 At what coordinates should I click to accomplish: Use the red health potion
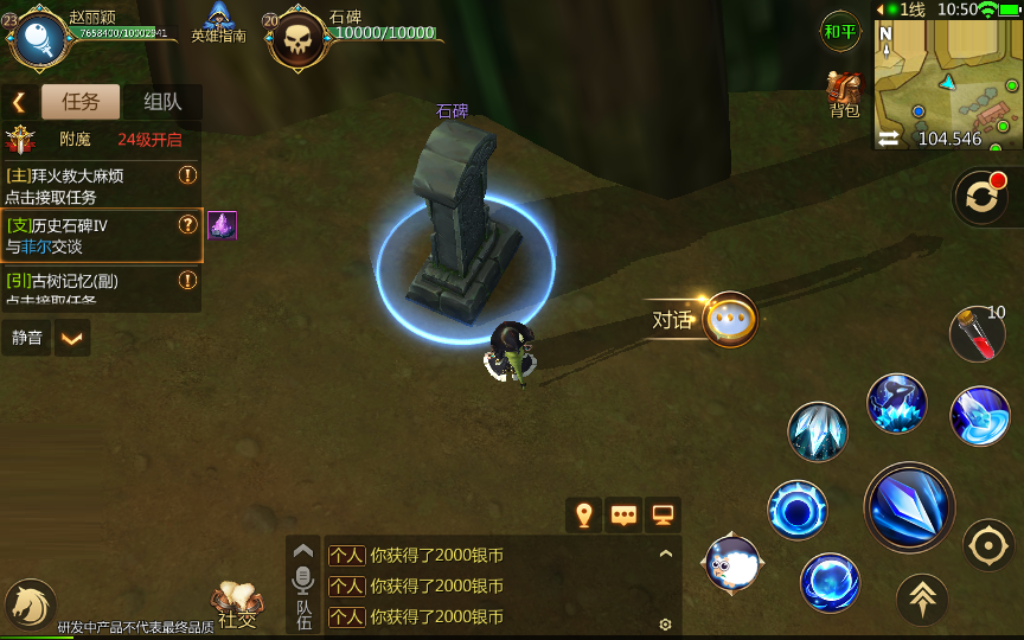coord(977,335)
